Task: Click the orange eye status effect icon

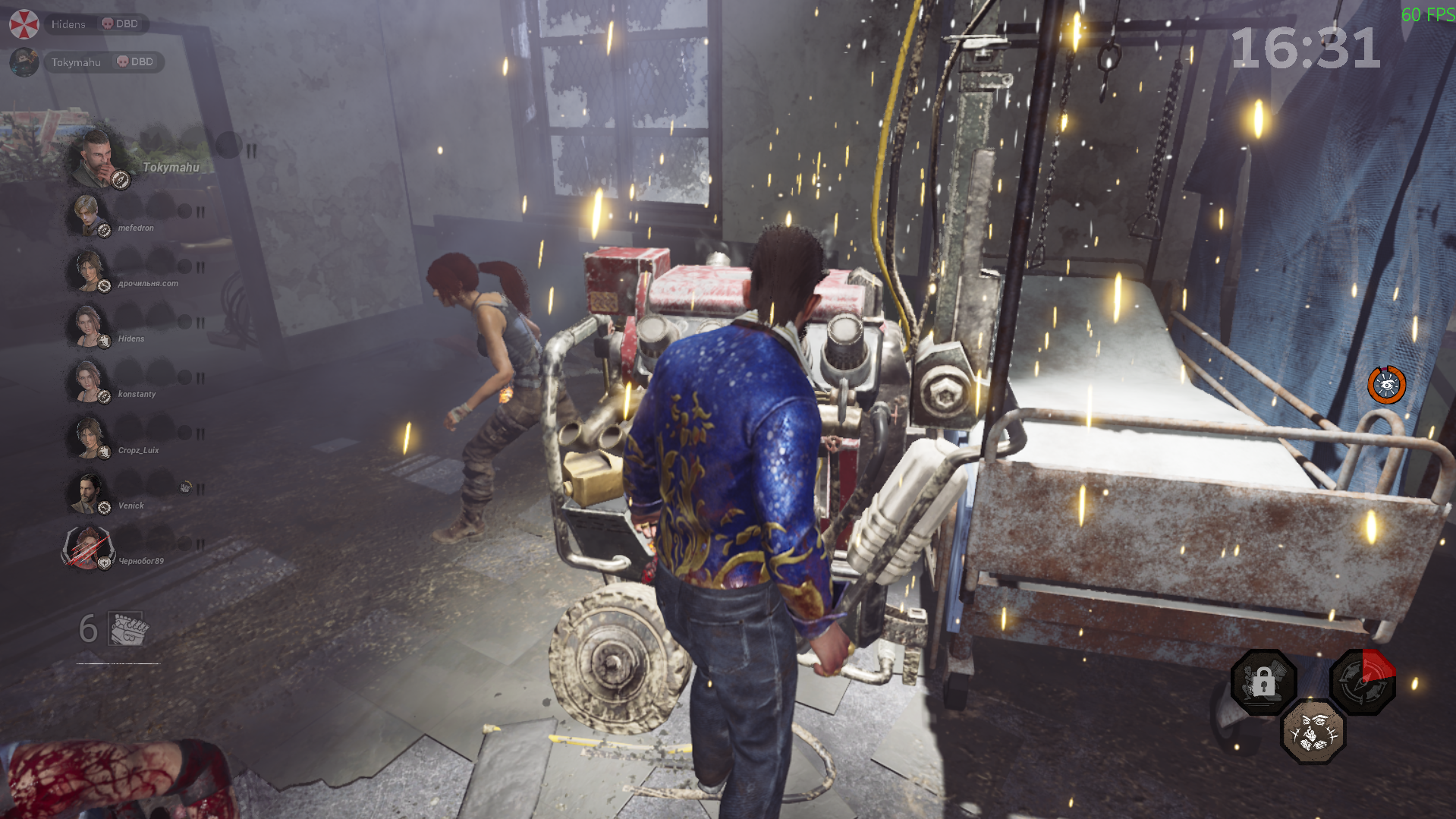Action: [x=1386, y=385]
